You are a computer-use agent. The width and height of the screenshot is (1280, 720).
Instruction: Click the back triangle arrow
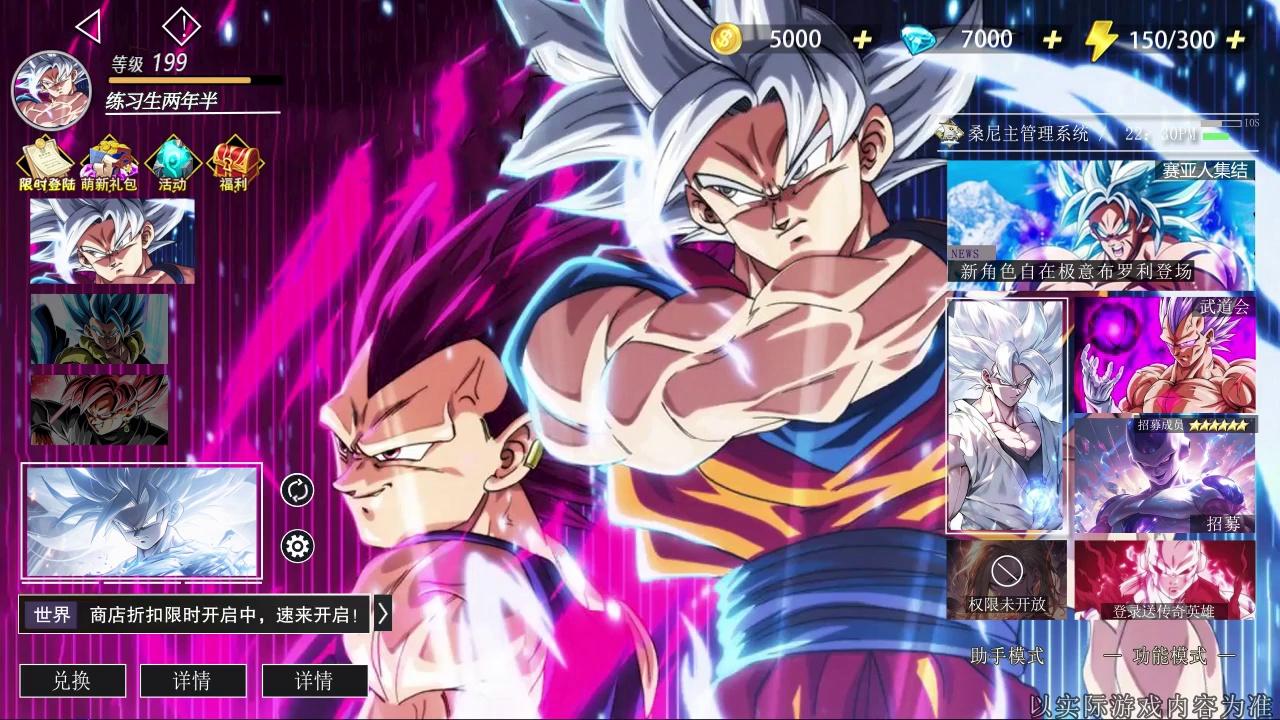(89, 26)
